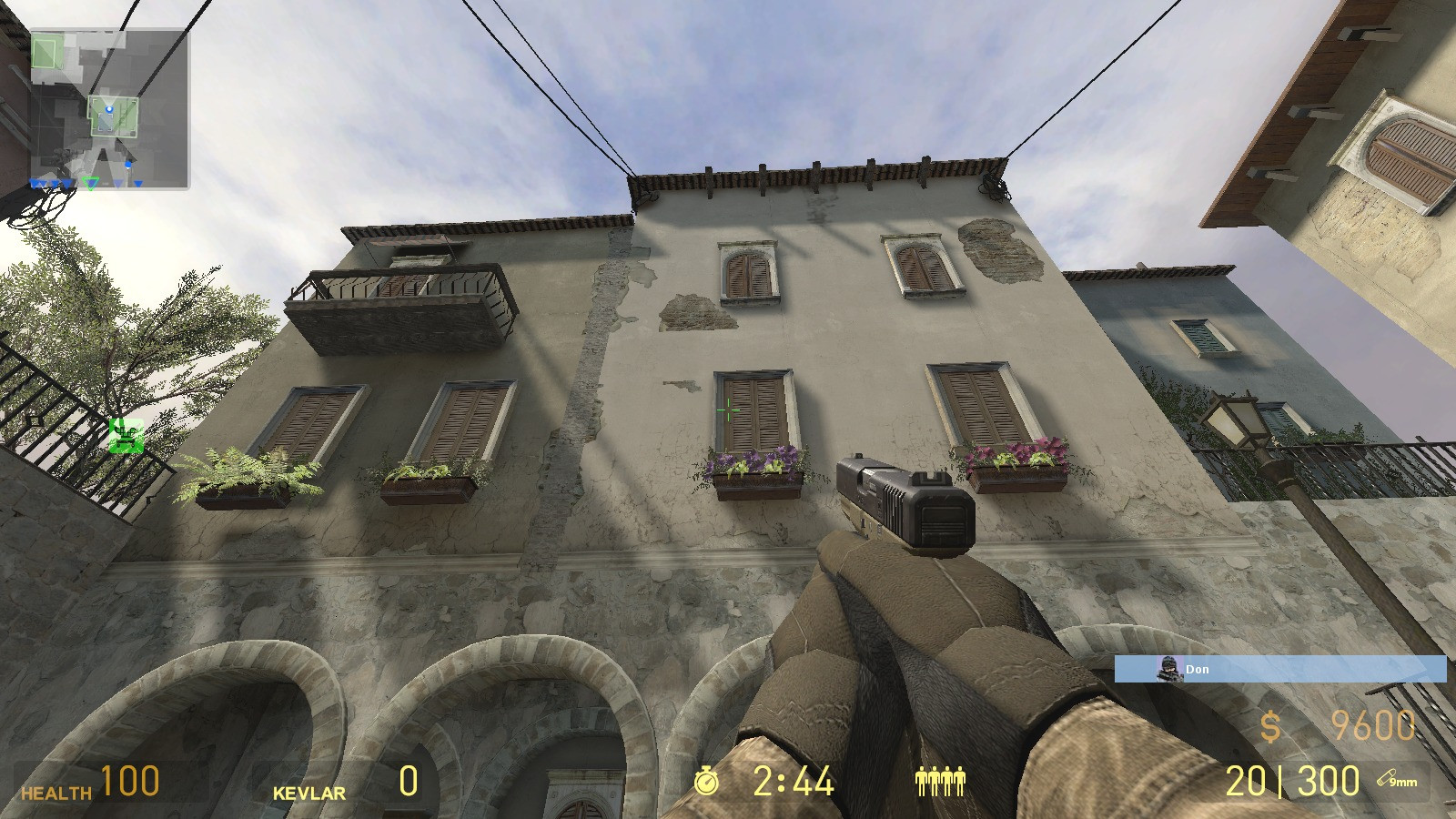
Task: Click the alive players count icons
Action: (940, 781)
